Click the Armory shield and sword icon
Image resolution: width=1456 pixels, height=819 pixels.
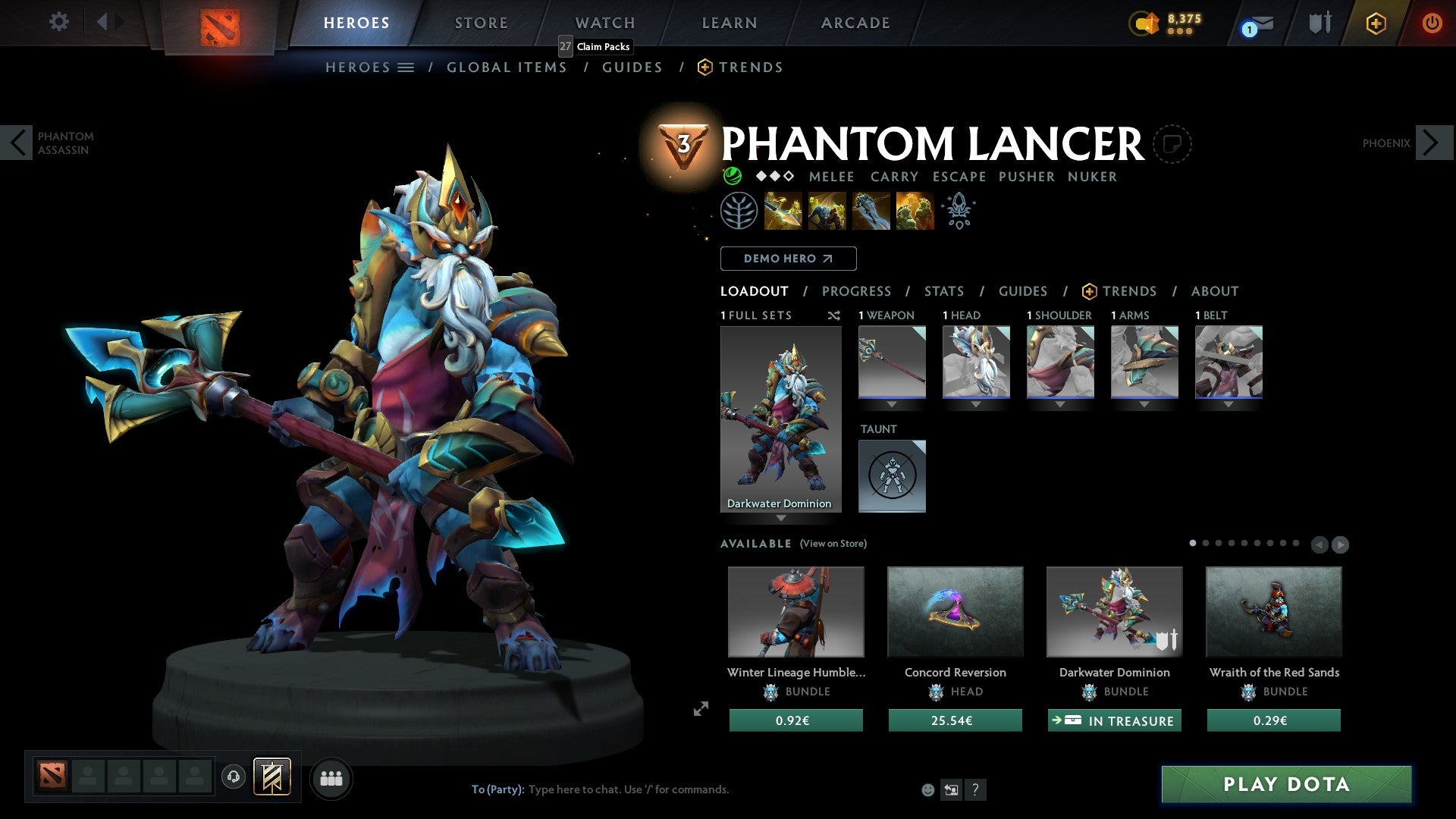(x=1319, y=23)
